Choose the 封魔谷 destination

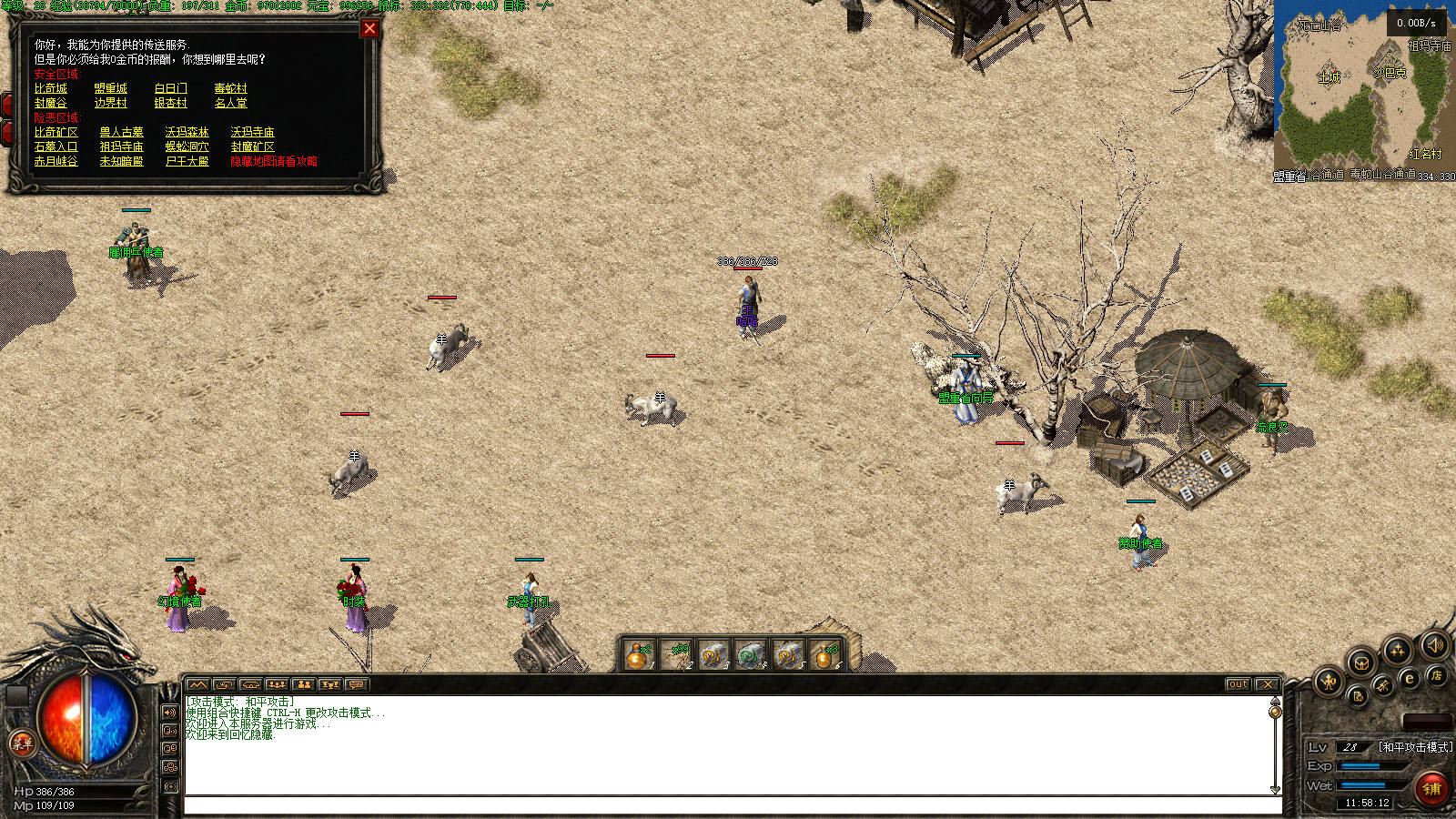[51, 103]
